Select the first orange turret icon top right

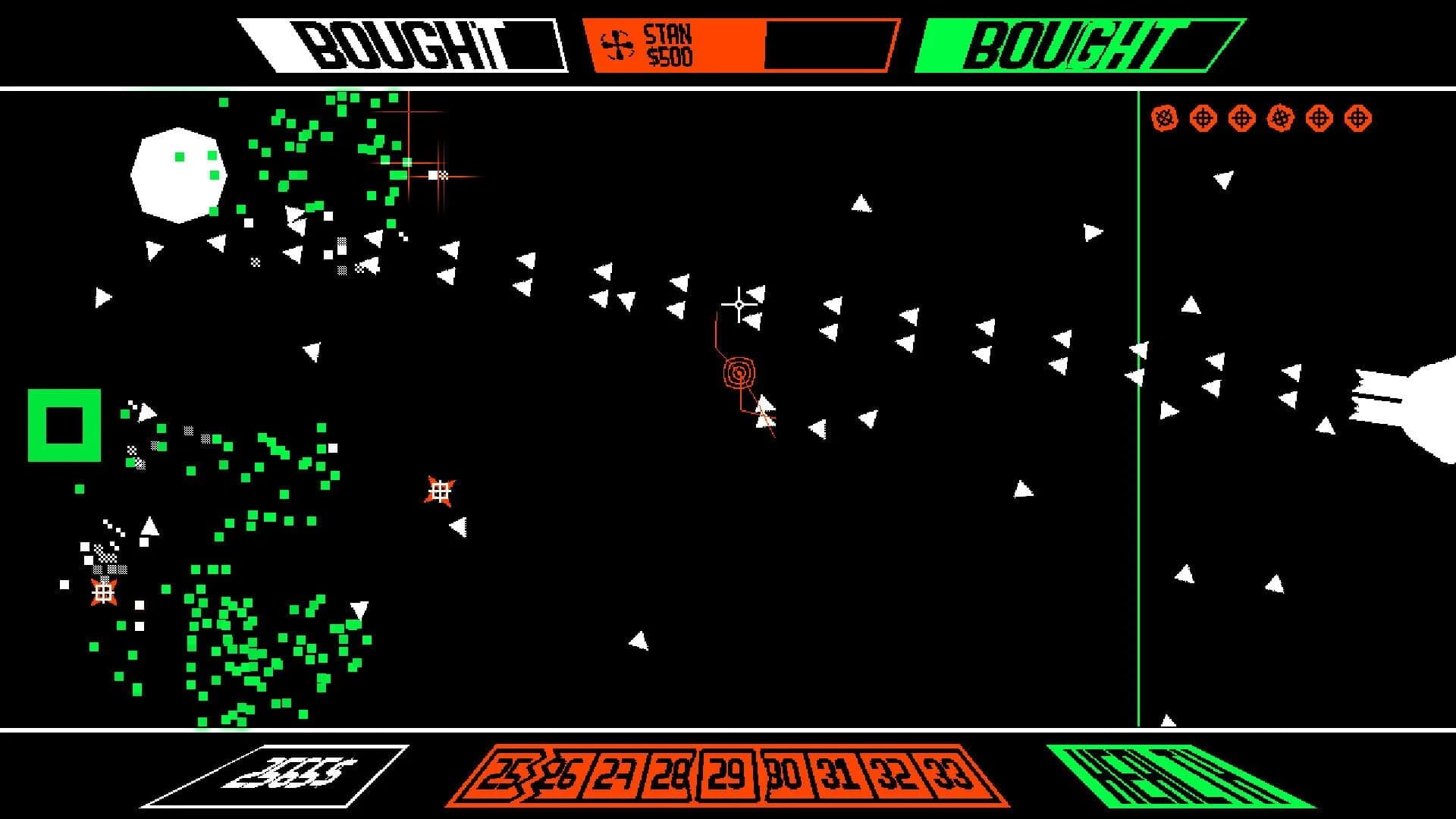[1165, 118]
